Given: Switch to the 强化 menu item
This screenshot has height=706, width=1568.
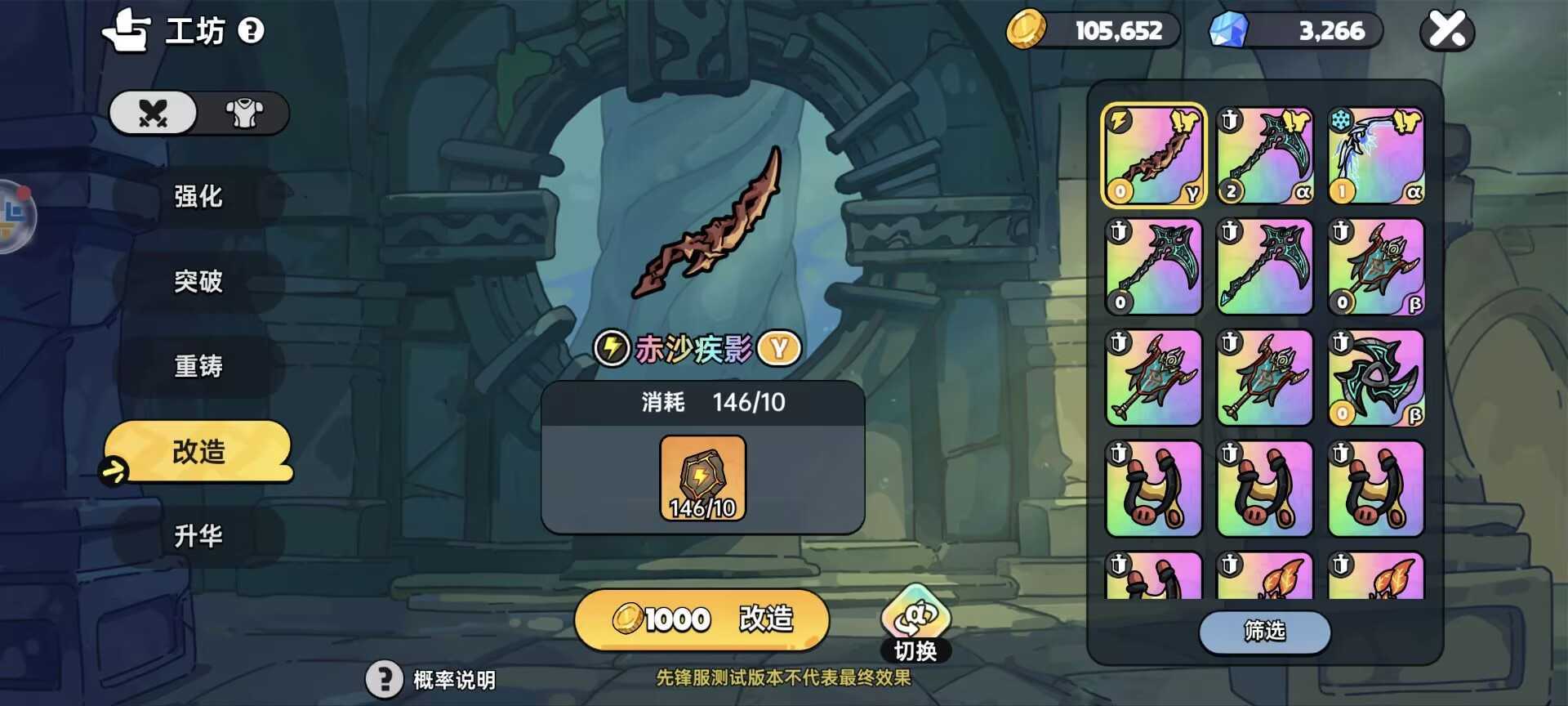Looking at the screenshot, I should 198,197.
